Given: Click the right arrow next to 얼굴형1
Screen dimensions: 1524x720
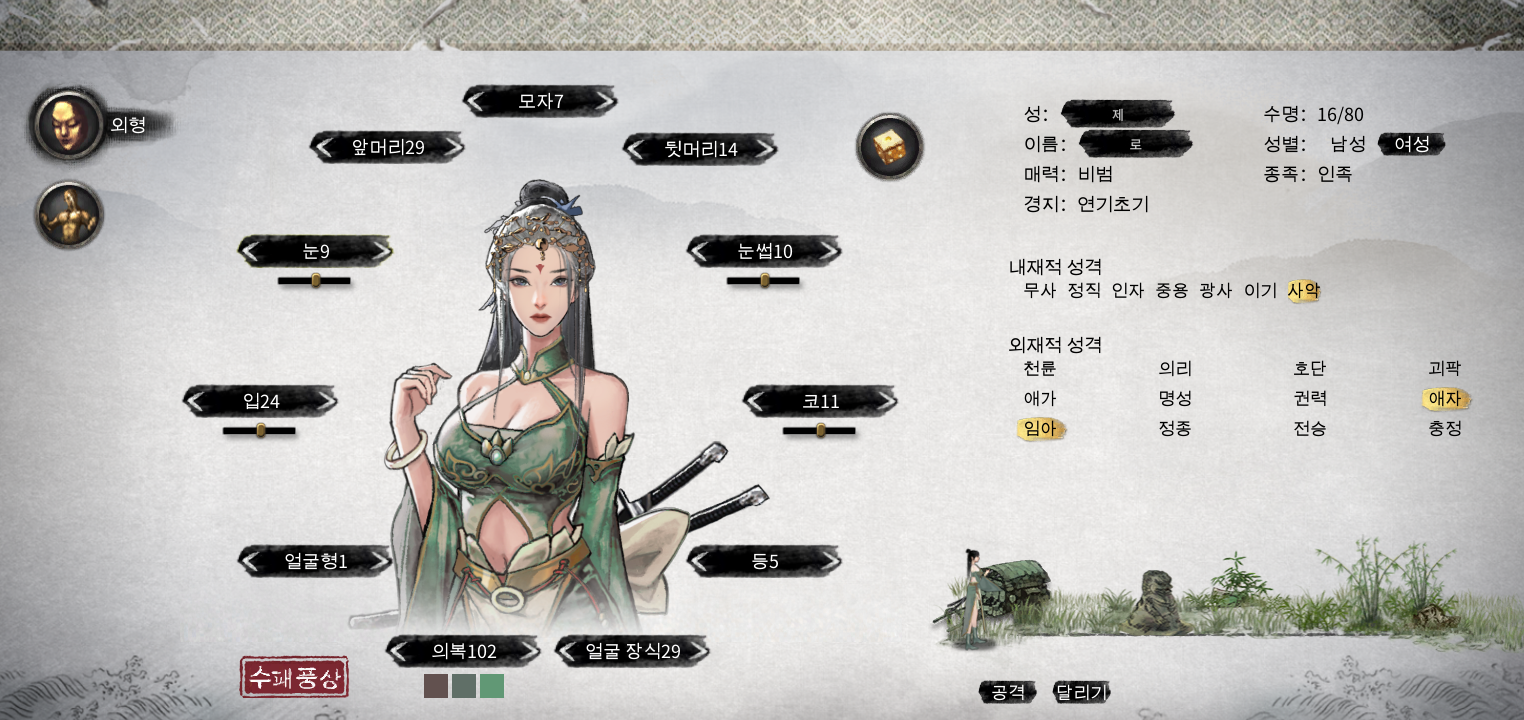Looking at the screenshot, I should 378,561.
